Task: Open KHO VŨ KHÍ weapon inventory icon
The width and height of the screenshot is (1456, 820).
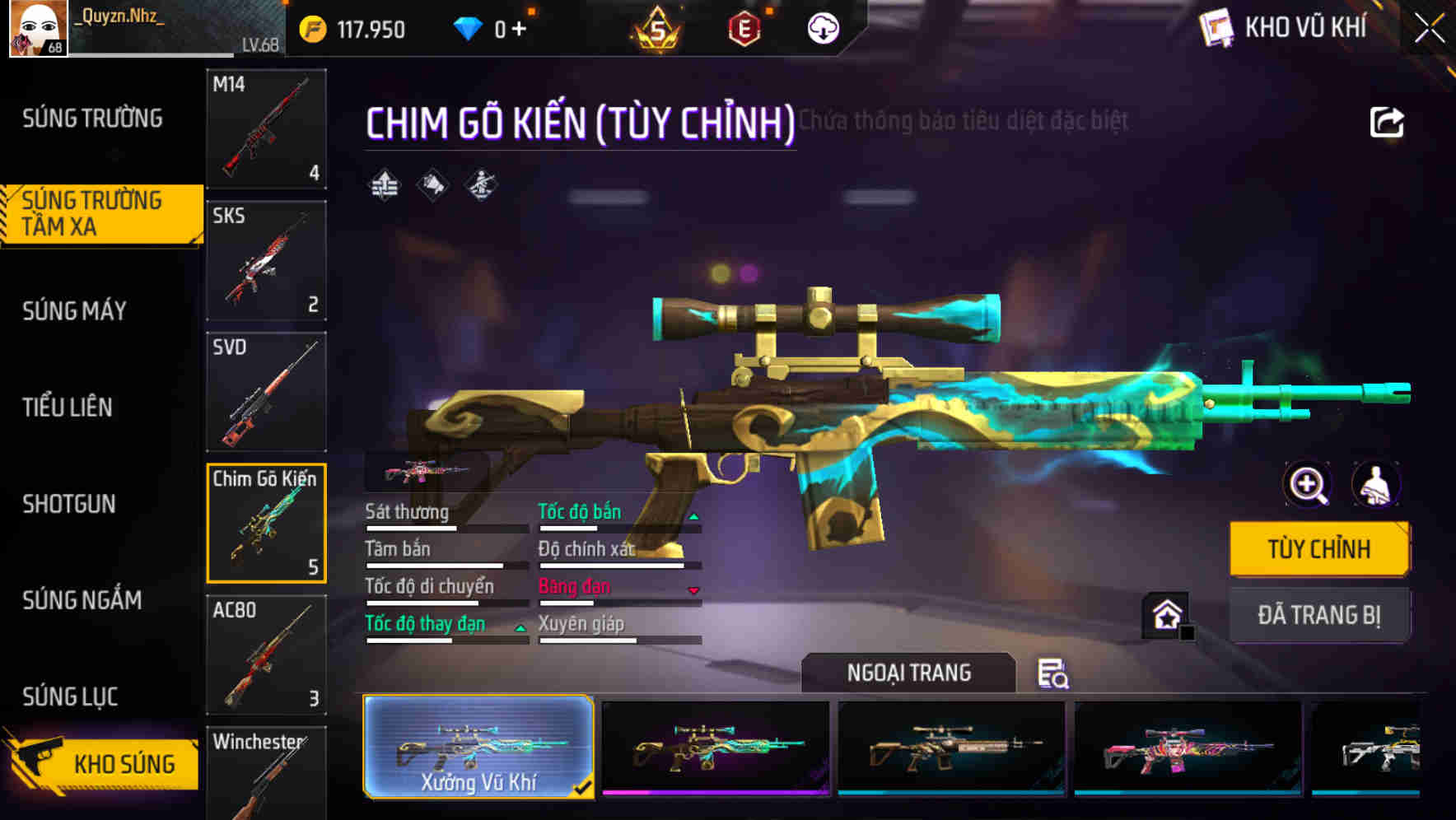Action: (x=1216, y=26)
